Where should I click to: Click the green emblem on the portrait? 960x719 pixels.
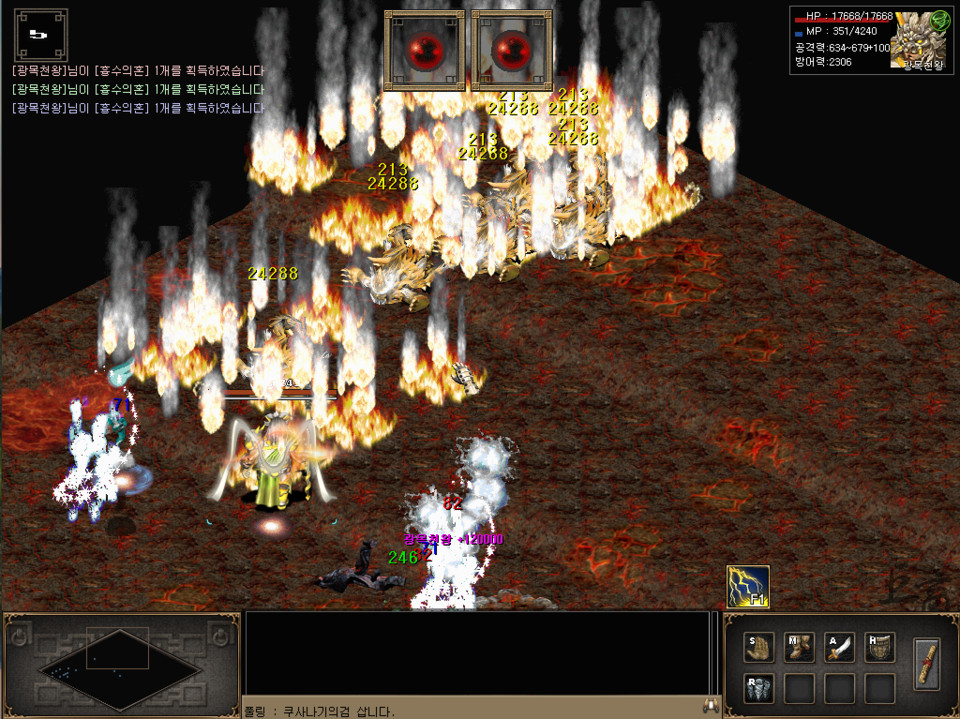pyautogui.click(x=939, y=21)
